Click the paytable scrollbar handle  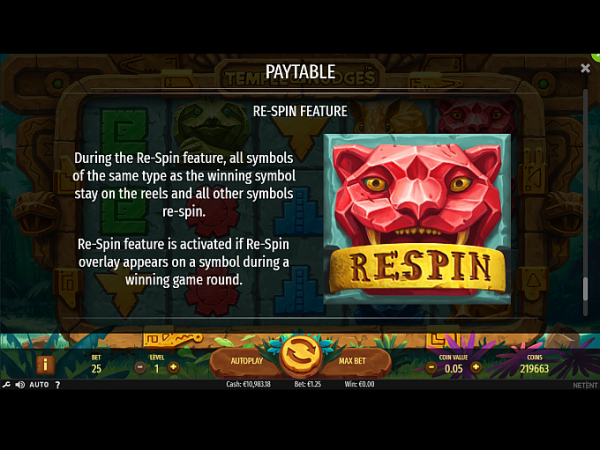[585, 288]
